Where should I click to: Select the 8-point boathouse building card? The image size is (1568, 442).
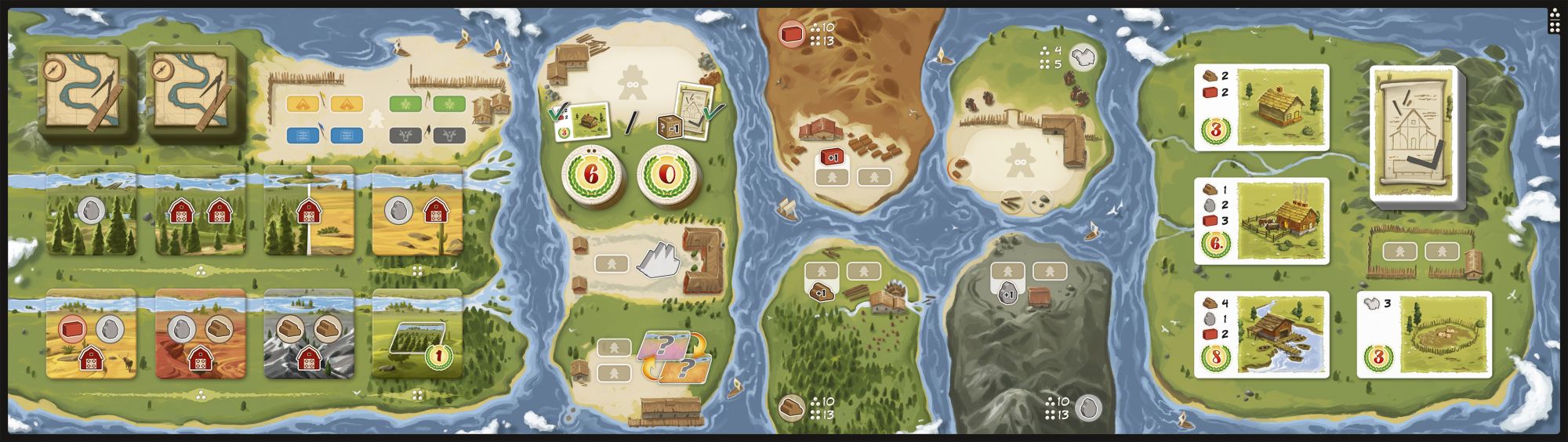tap(1261, 334)
